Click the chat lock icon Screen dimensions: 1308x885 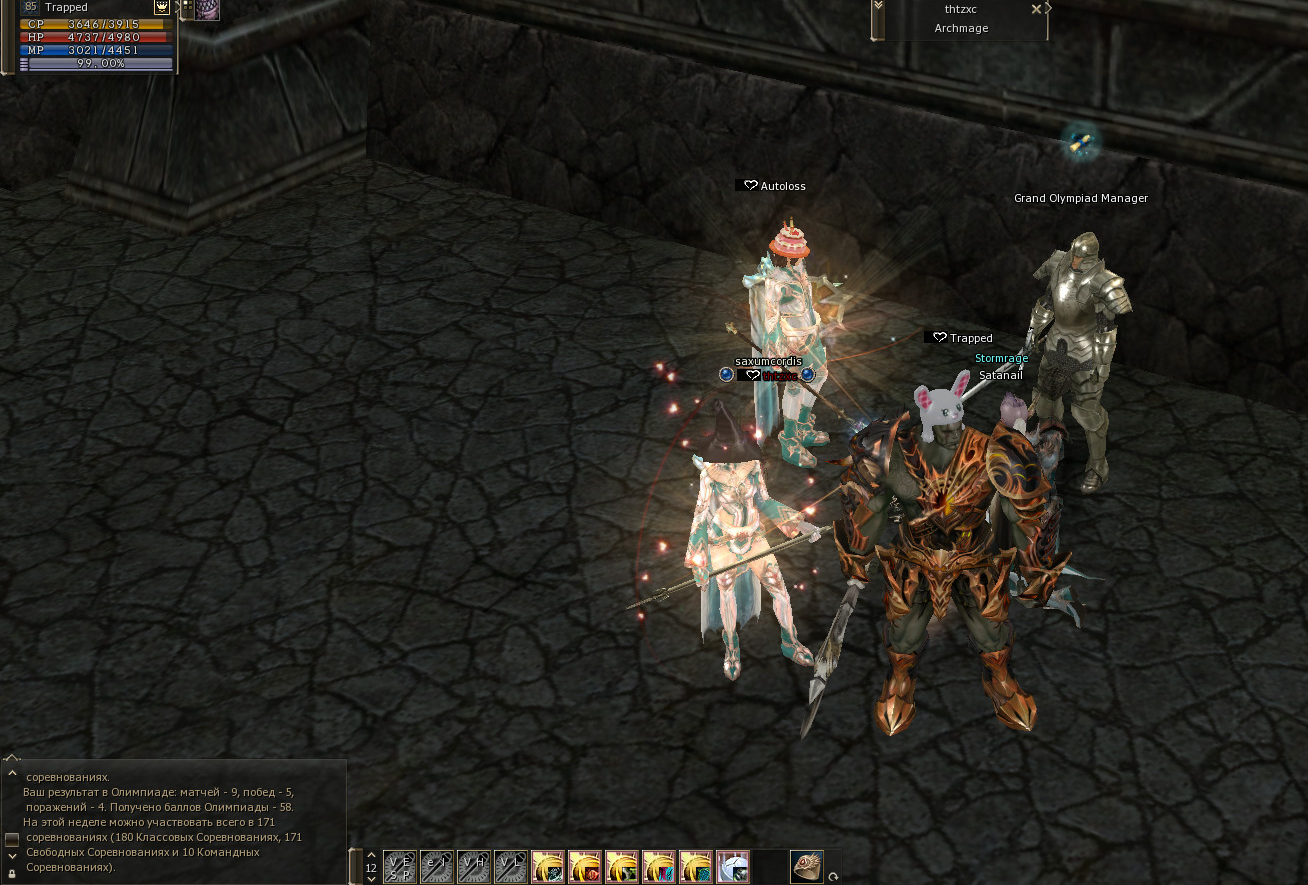point(12,873)
